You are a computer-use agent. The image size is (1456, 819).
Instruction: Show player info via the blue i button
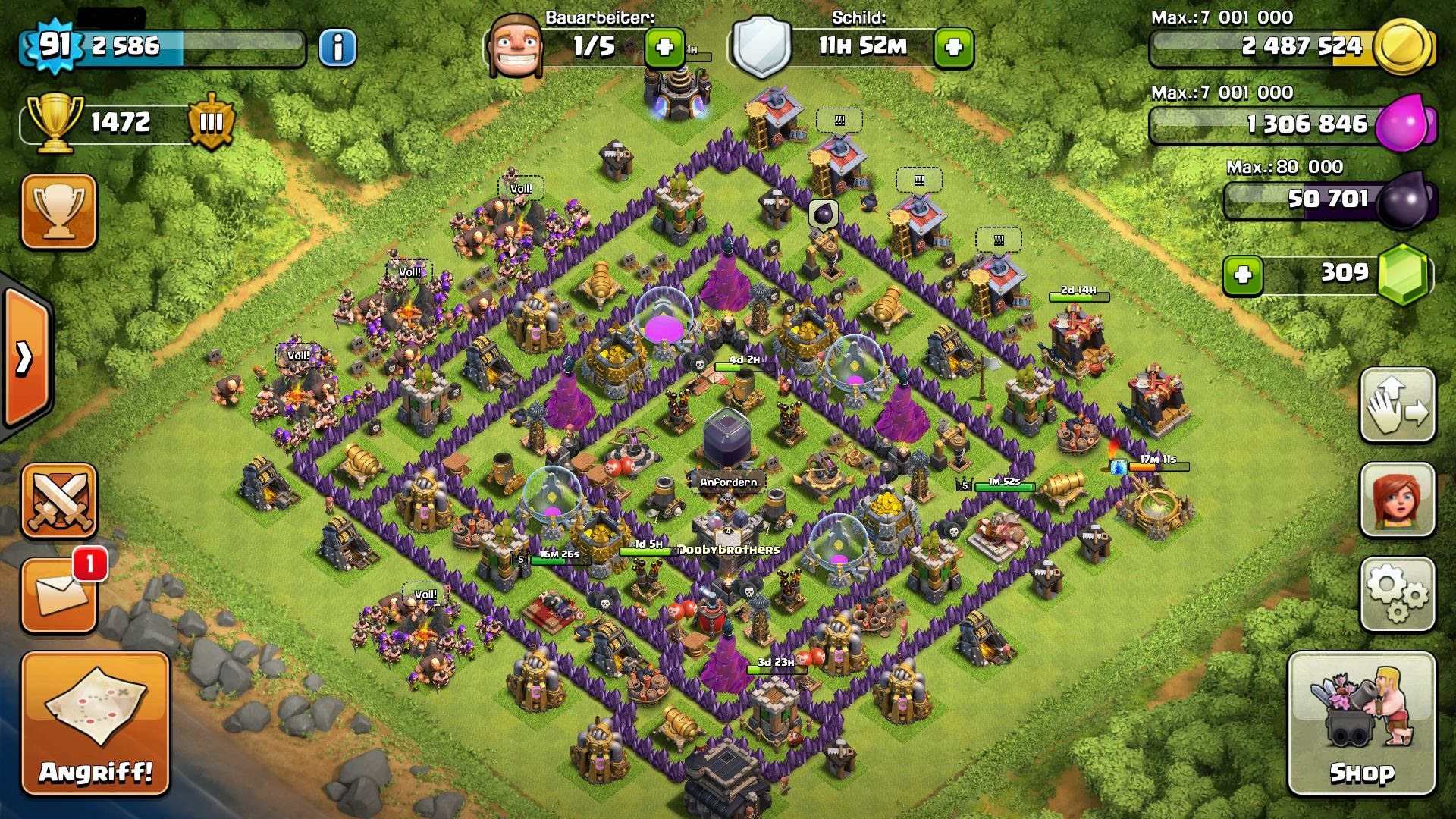click(x=337, y=48)
